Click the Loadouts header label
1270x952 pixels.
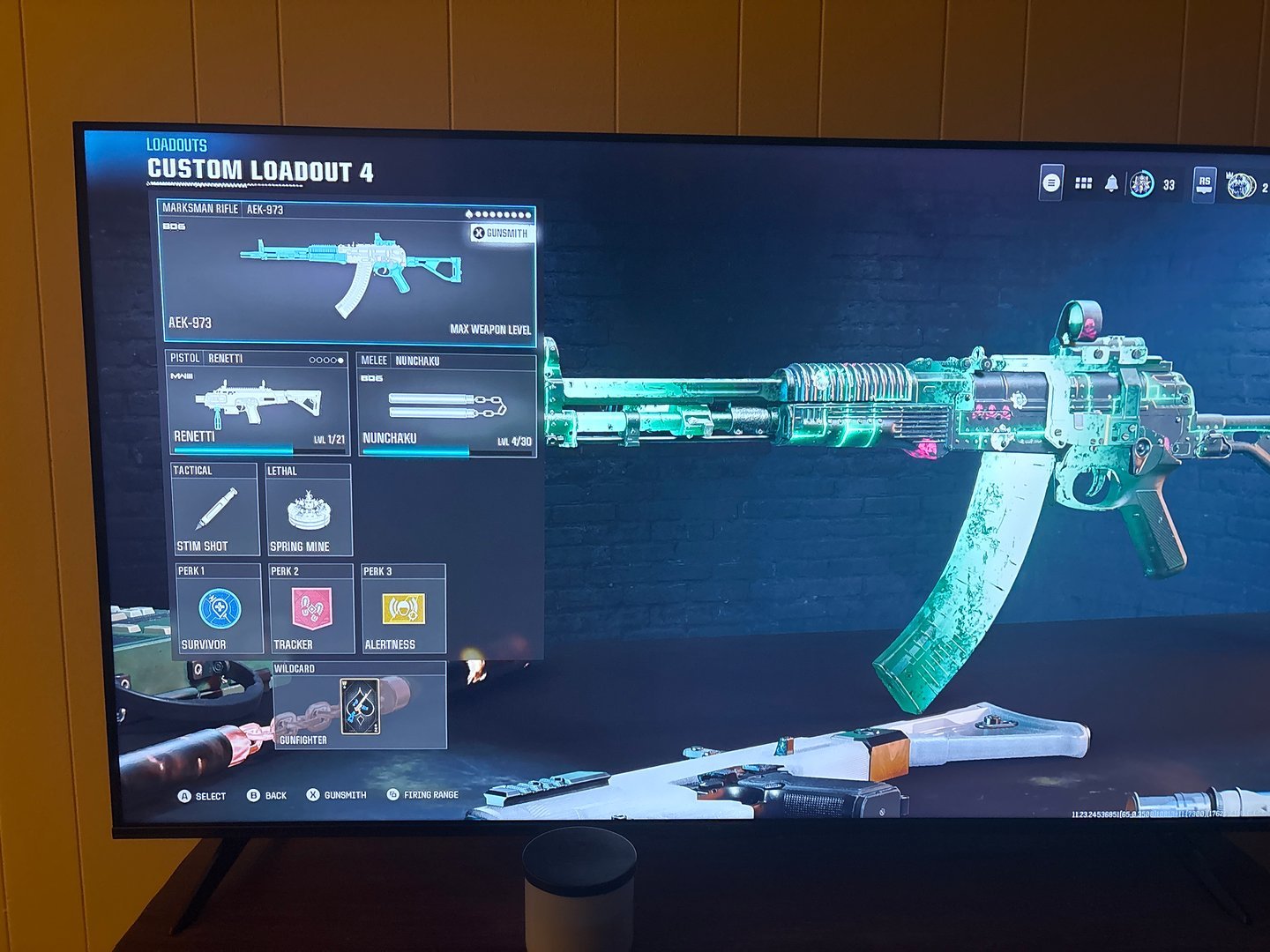point(177,144)
